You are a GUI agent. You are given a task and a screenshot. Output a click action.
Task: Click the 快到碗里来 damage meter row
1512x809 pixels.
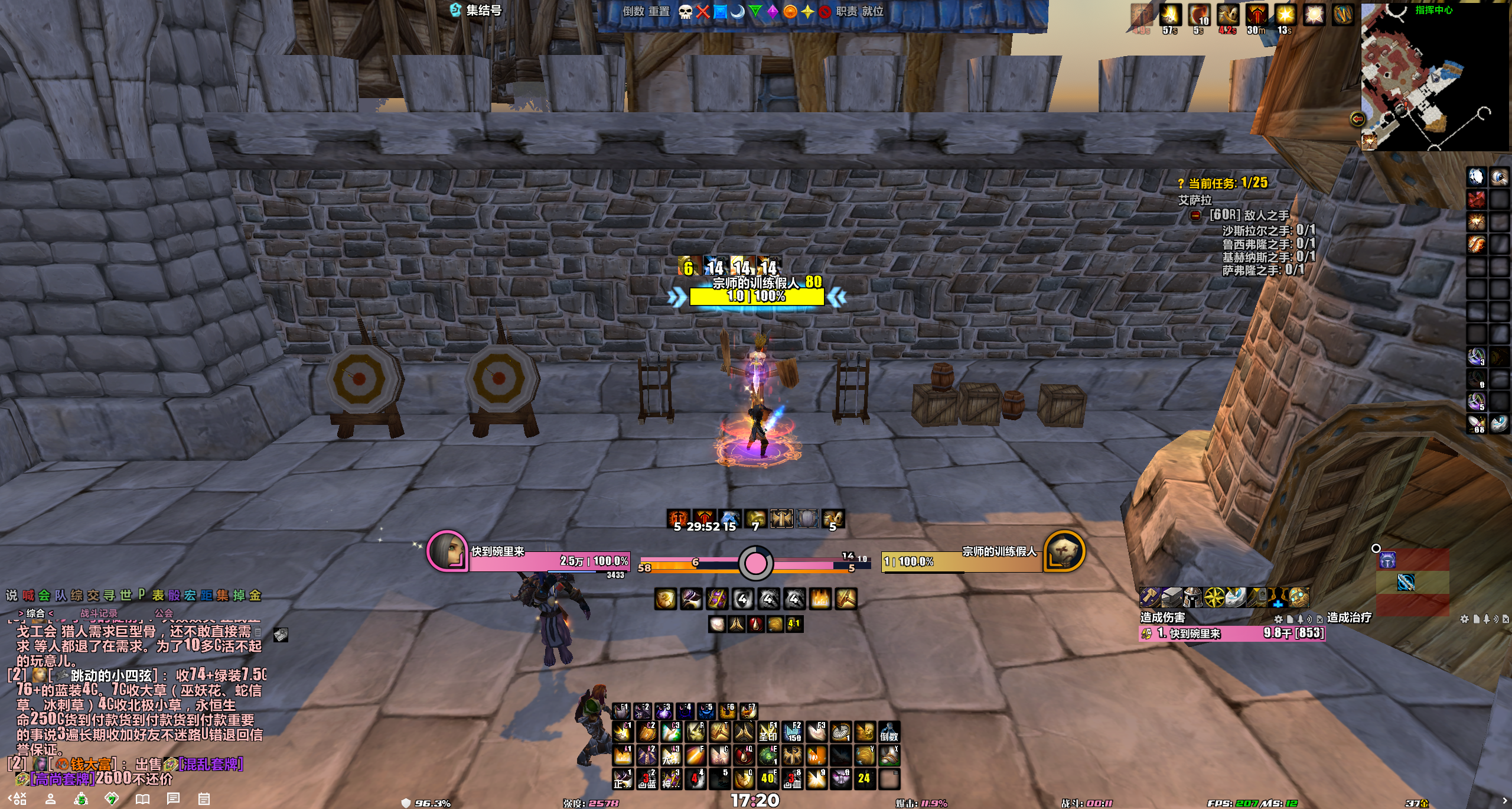coord(1232,633)
